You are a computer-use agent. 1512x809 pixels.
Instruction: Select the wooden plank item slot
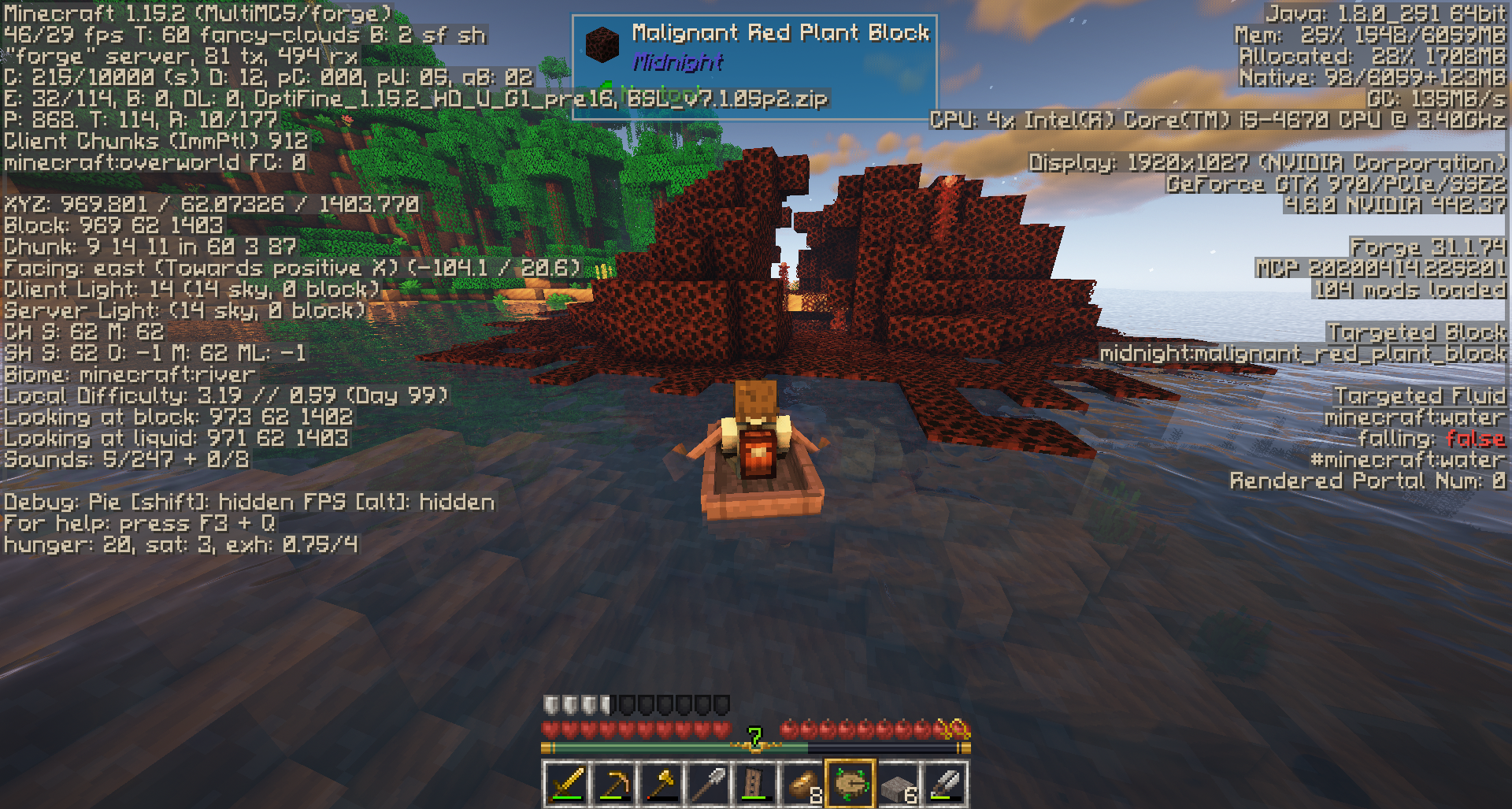(755, 784)
